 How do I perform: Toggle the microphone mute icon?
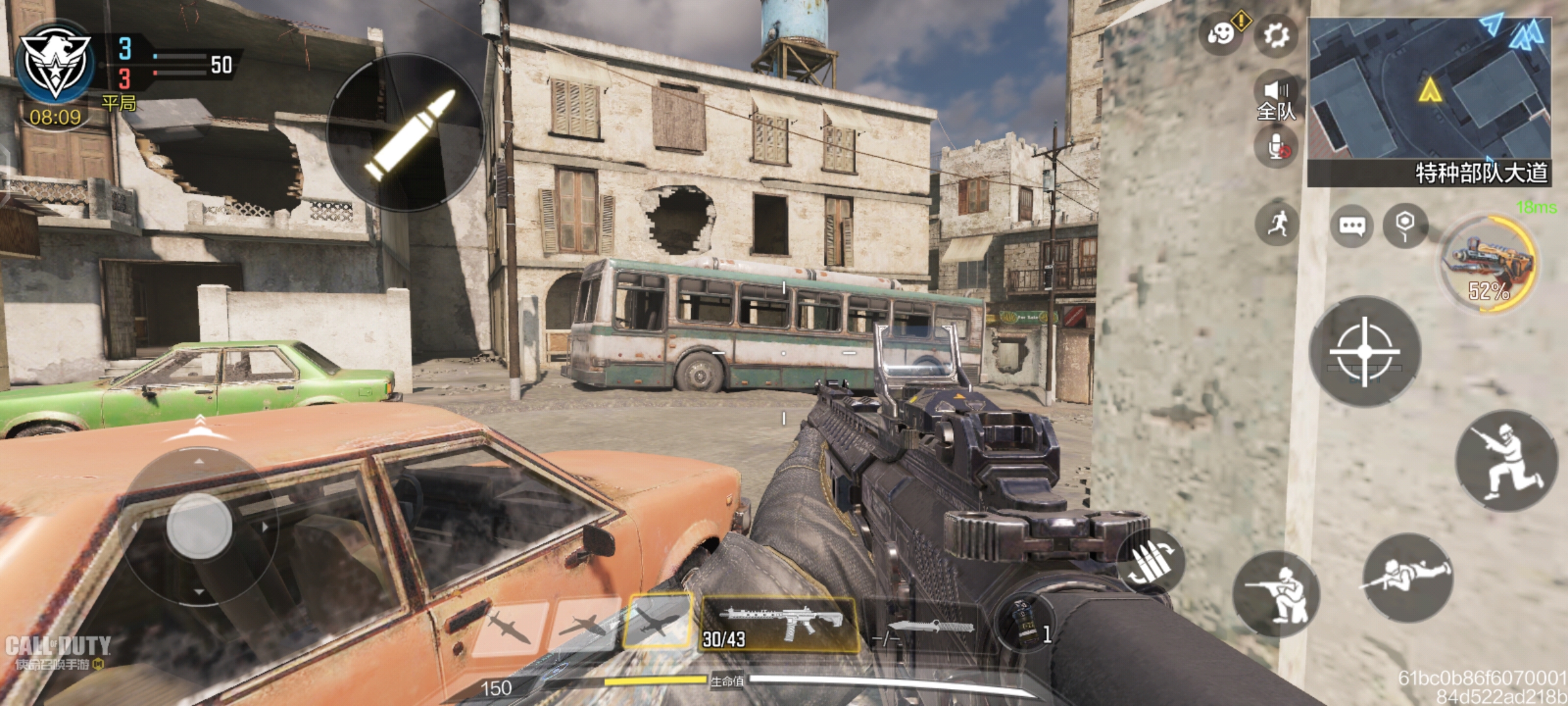point(1276,147)
